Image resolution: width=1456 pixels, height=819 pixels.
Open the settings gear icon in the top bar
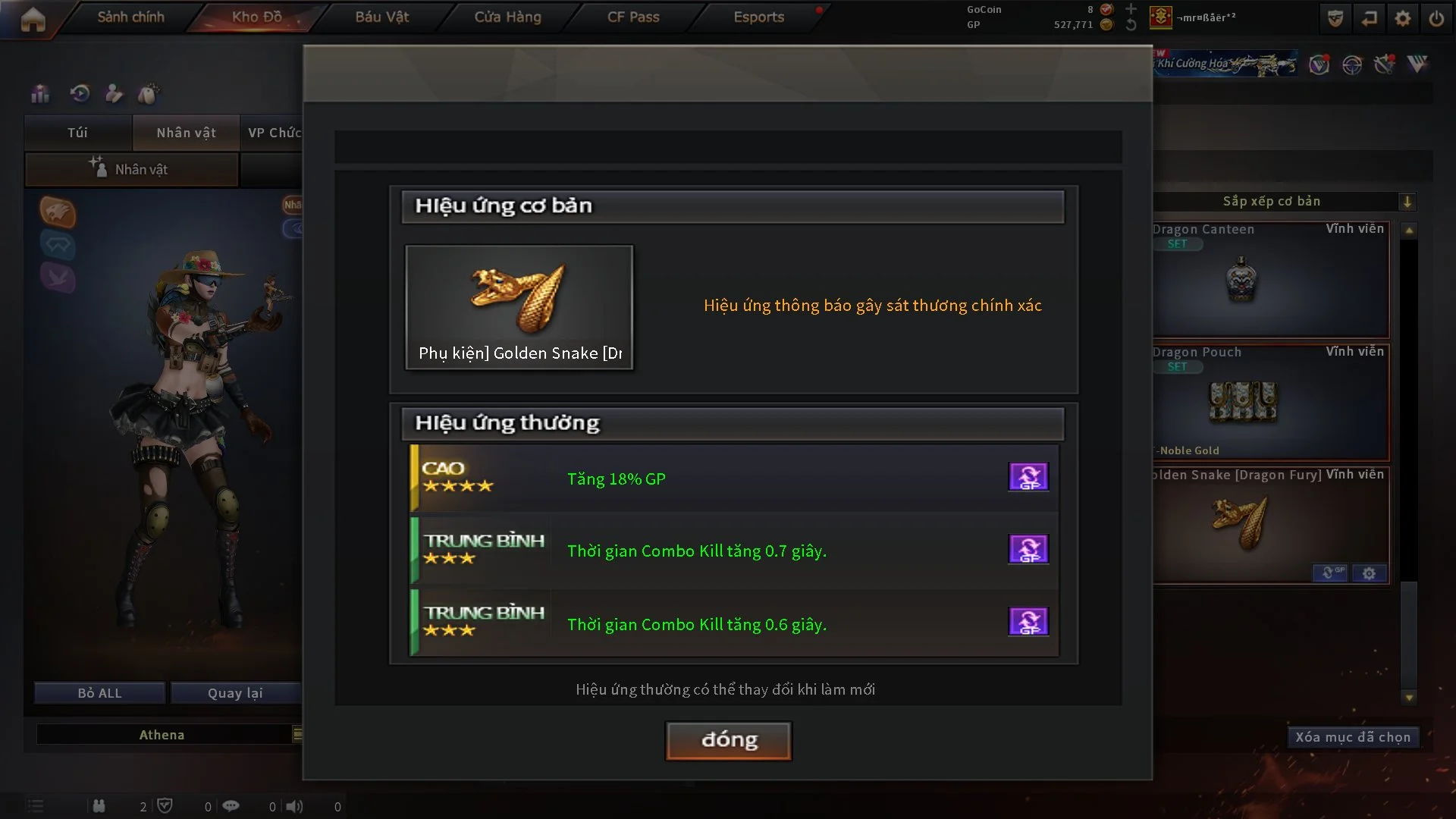[1403, 18]
